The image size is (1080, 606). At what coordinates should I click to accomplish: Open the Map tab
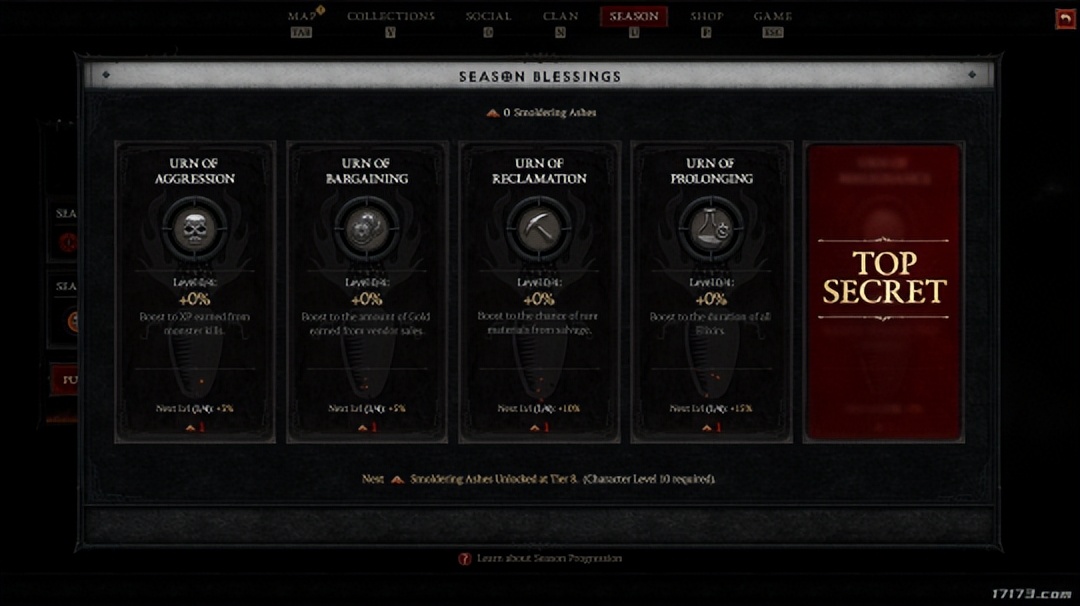(x=301, y=17)
